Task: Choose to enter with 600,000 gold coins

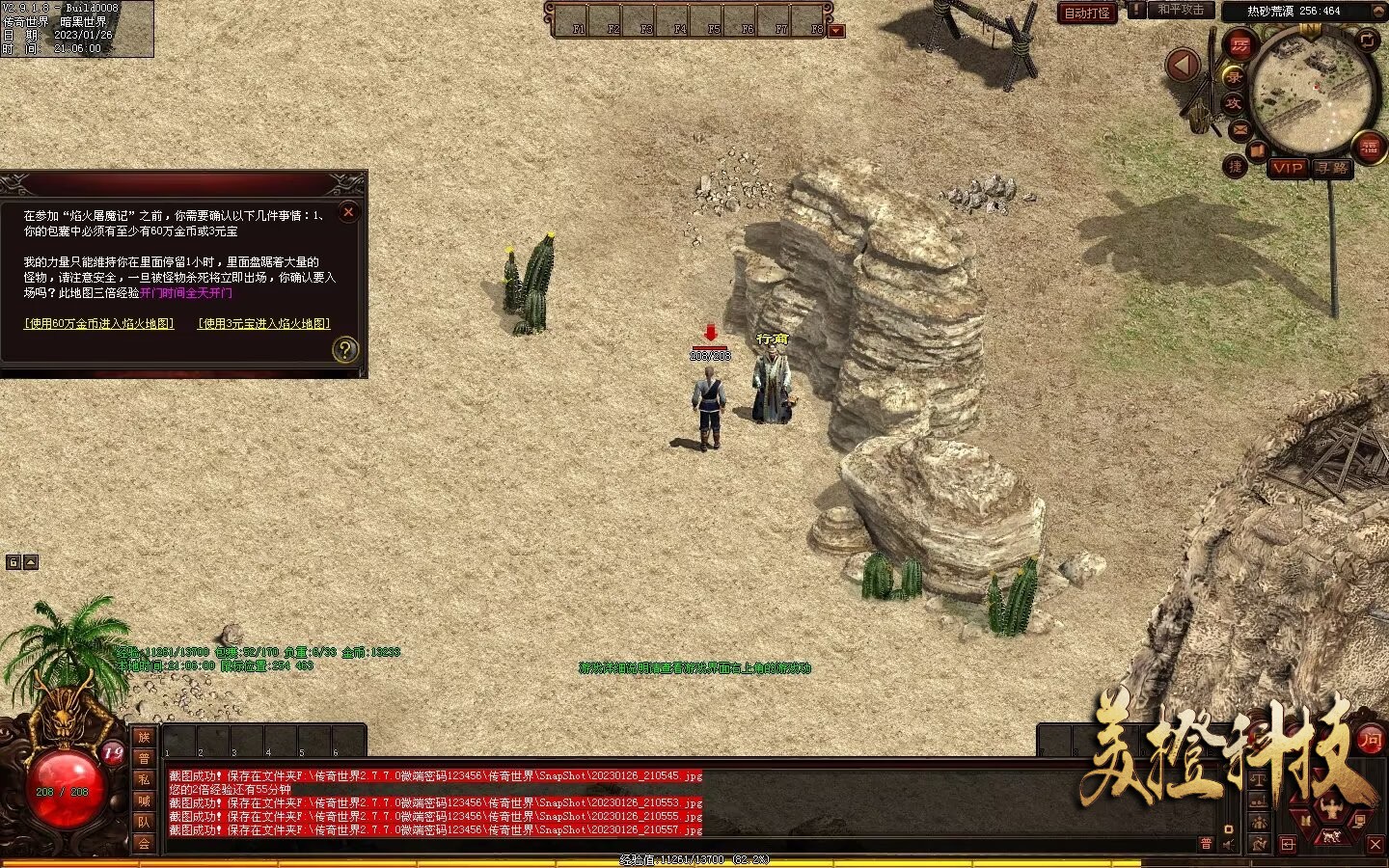Action: [99, 324]
